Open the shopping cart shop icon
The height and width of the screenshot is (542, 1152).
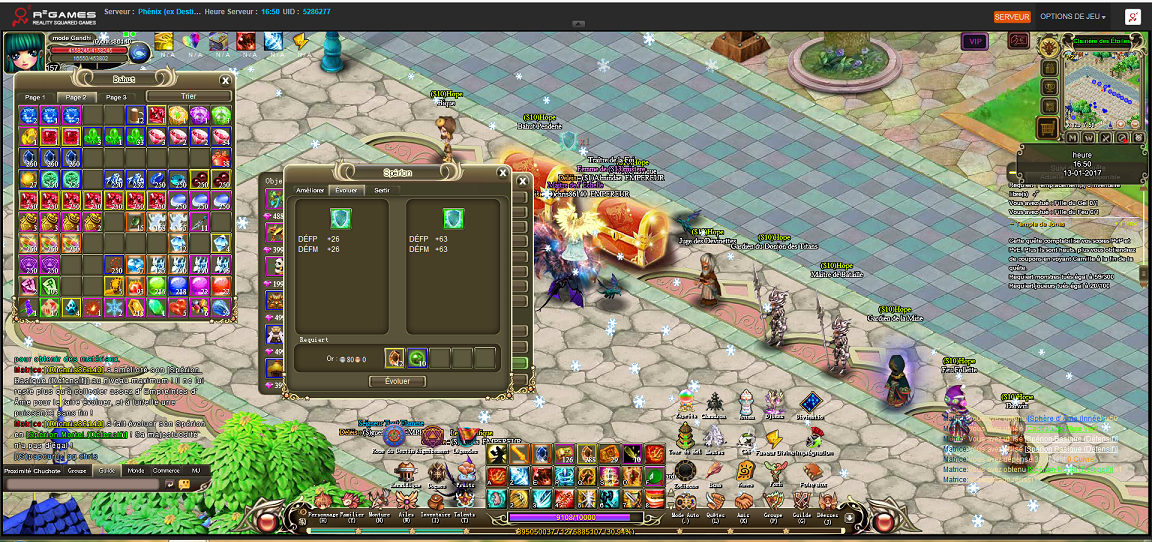pos(1048,127)
